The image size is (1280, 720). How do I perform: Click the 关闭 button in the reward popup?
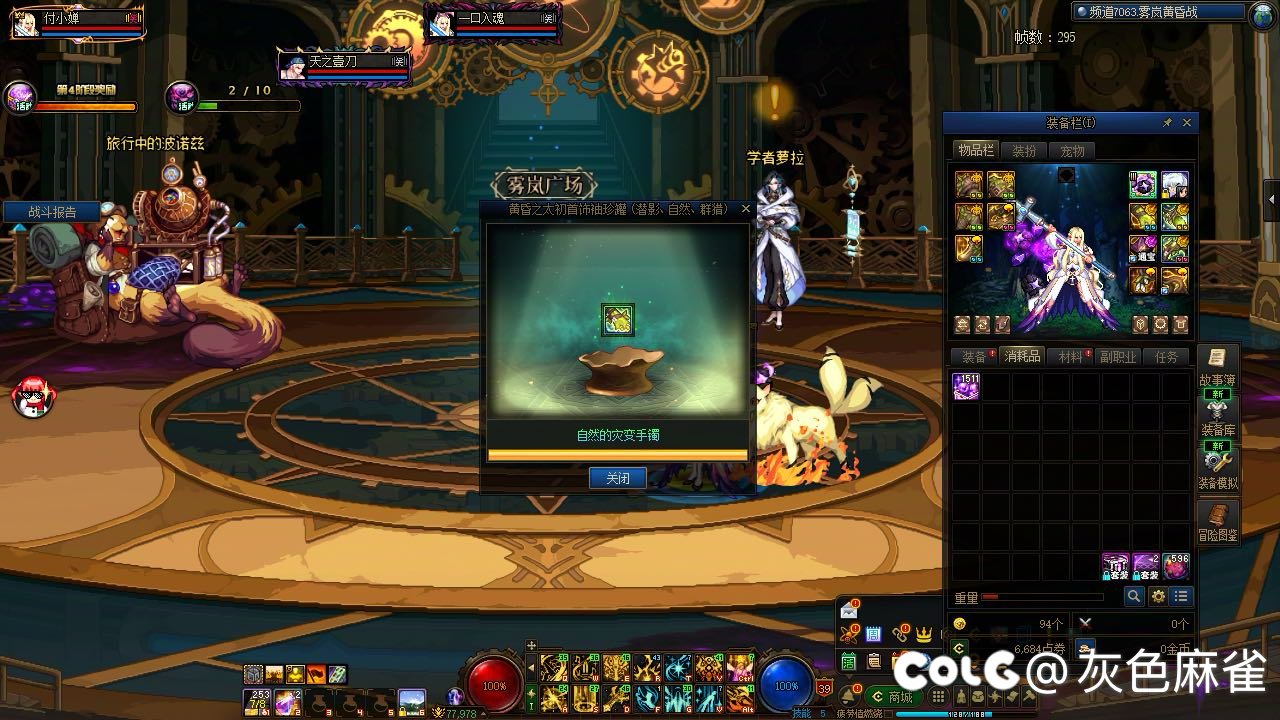(x=617, y=478)
